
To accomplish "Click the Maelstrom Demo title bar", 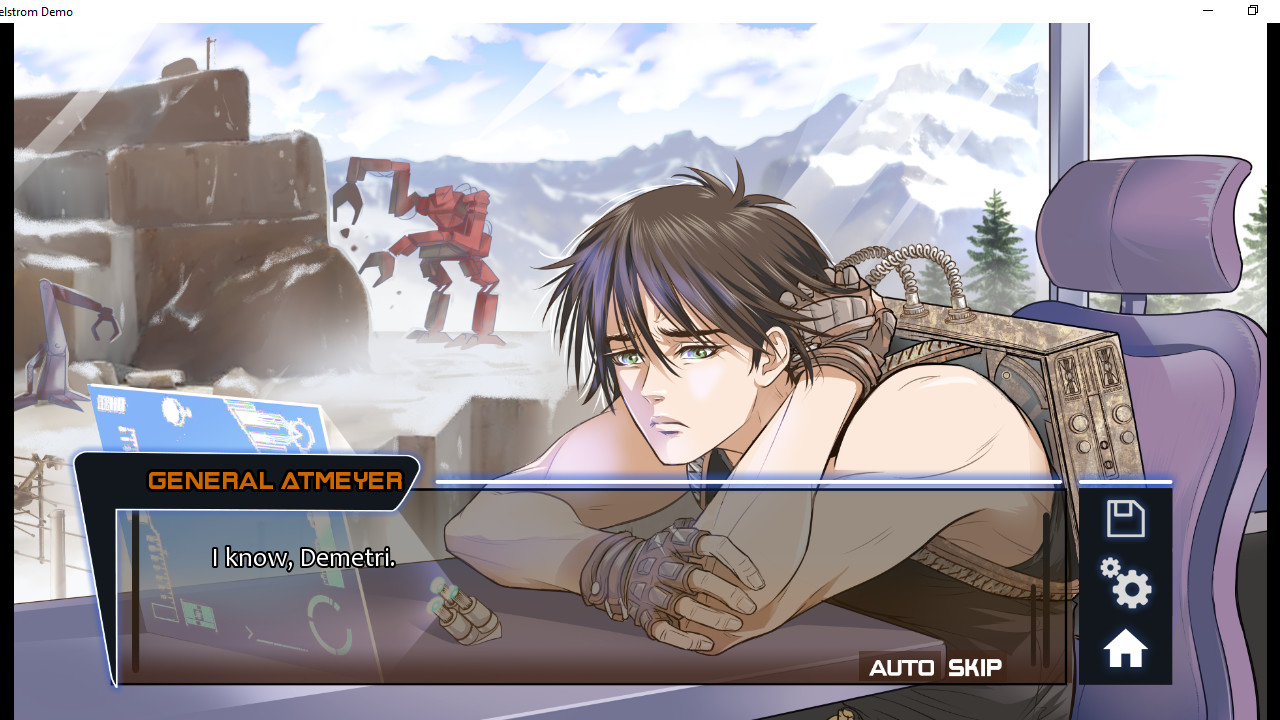I will pyautogui.click(x=400, y=11).
